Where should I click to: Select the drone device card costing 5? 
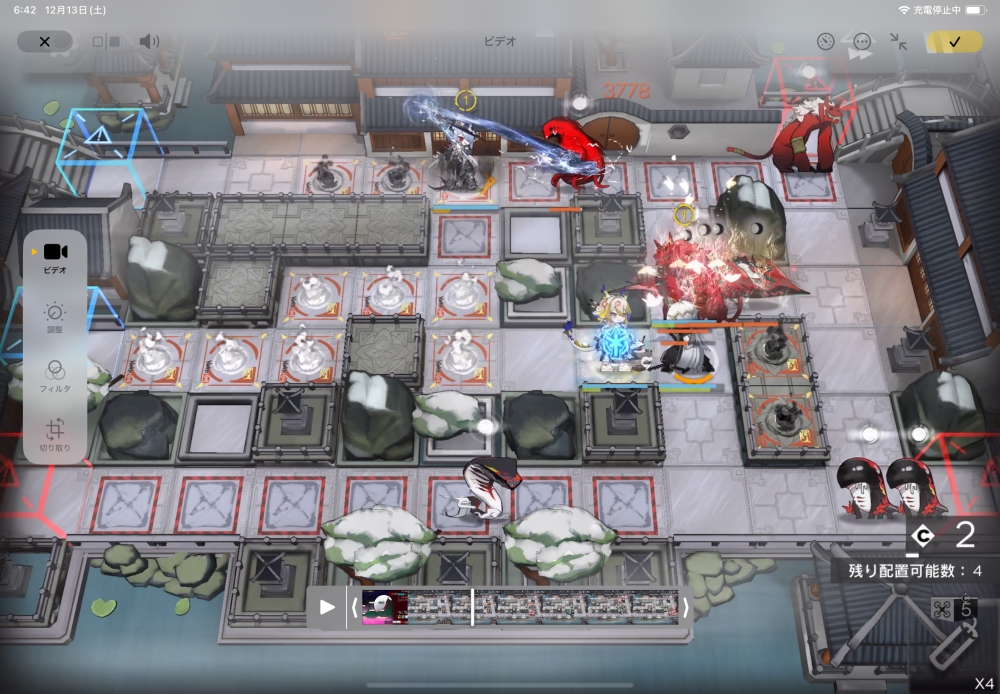click(x=951, y=632)
